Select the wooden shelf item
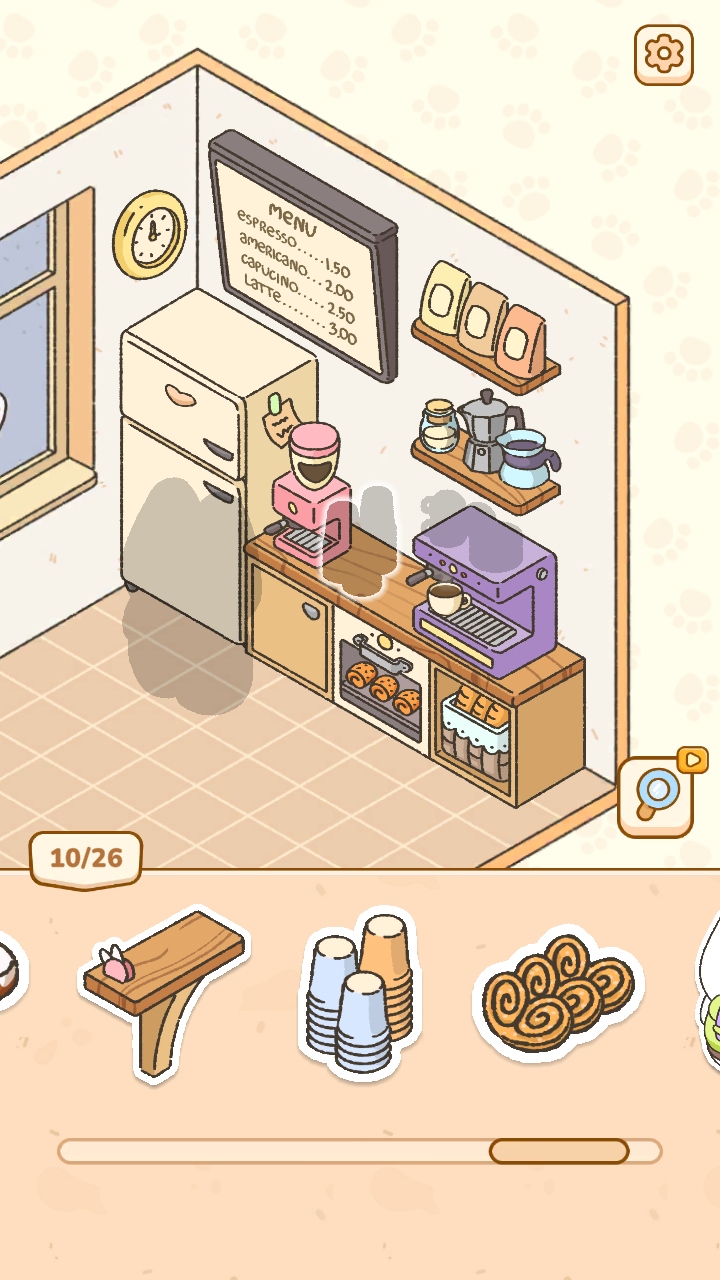The width and height of the screenshot is (720, 1280). [x=164, y=985]
